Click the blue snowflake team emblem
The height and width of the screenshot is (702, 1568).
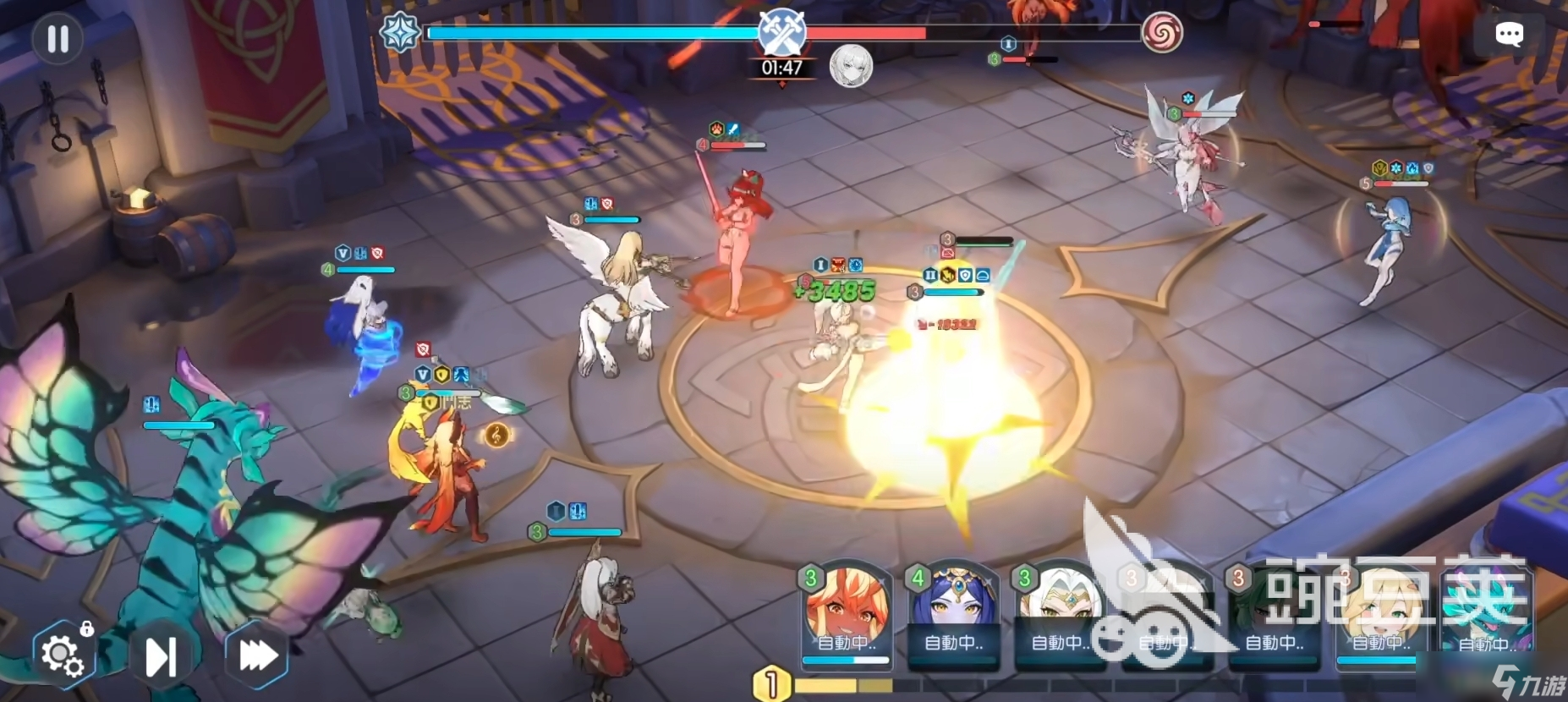[400, 33]
